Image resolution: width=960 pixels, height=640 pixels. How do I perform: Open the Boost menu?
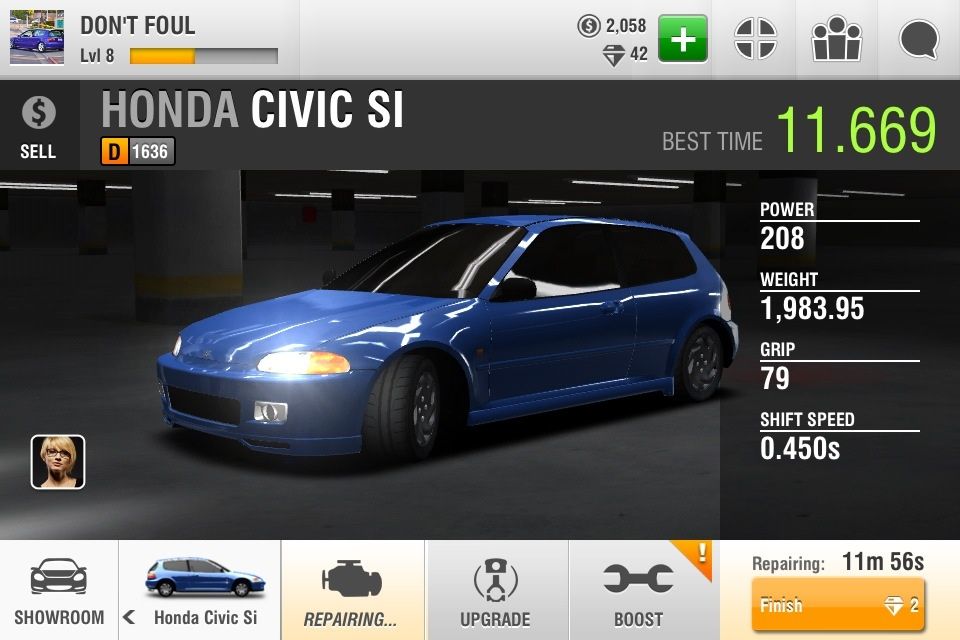(x=640, y=590)
